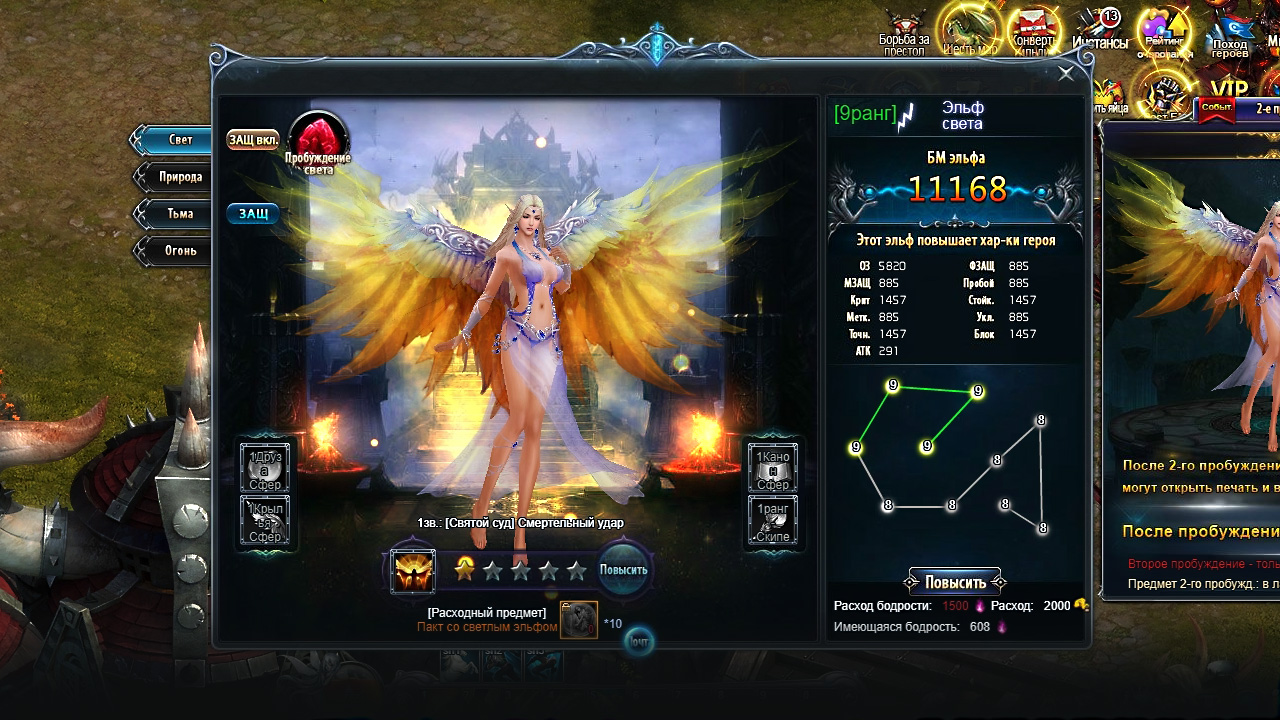This screenshot has height=720, width=1280.
Task: Open the Тьма elf tab
Action: pos(176,214)
